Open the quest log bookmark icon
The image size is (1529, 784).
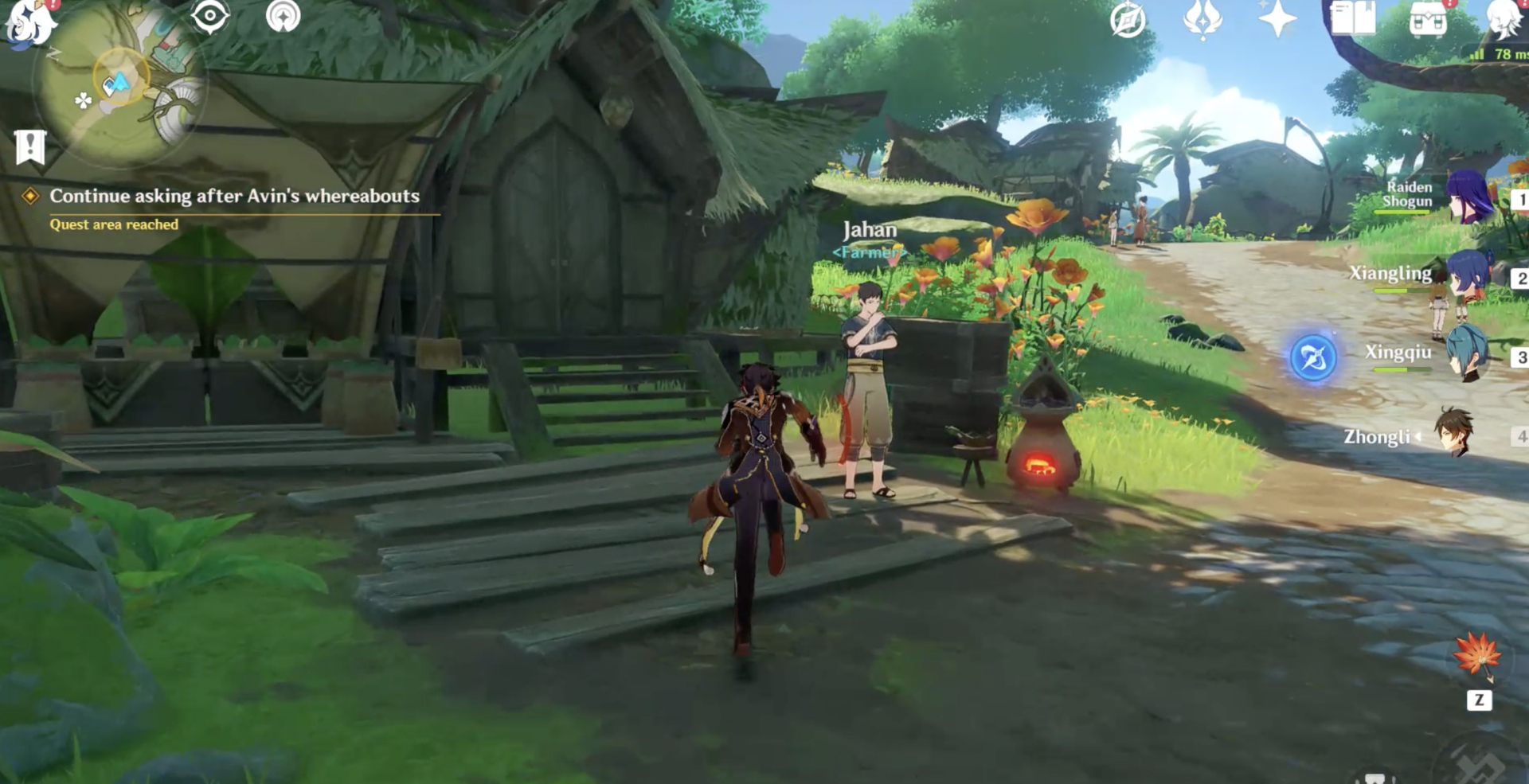[x=30, y=146]
